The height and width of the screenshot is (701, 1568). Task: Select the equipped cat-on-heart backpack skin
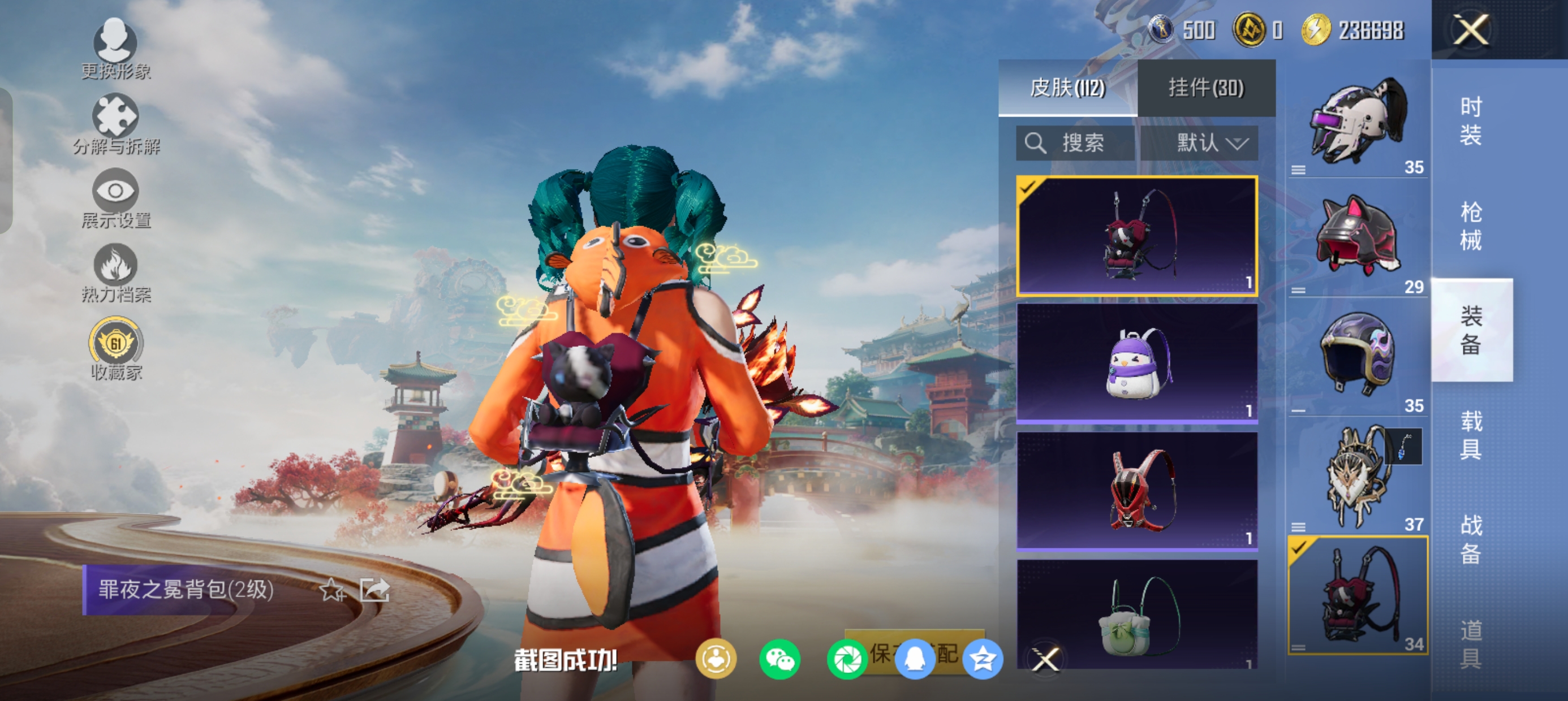click(x=1136, y=236)
